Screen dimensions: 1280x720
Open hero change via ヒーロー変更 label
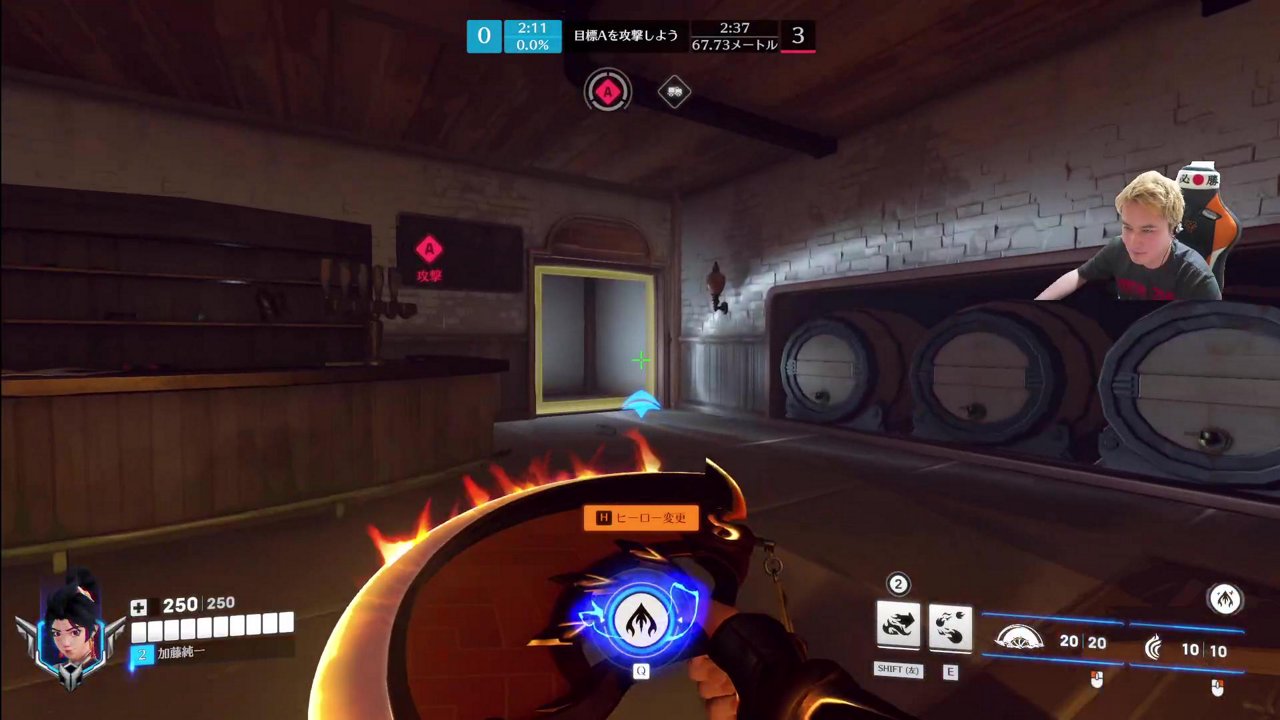pos(641,518)
